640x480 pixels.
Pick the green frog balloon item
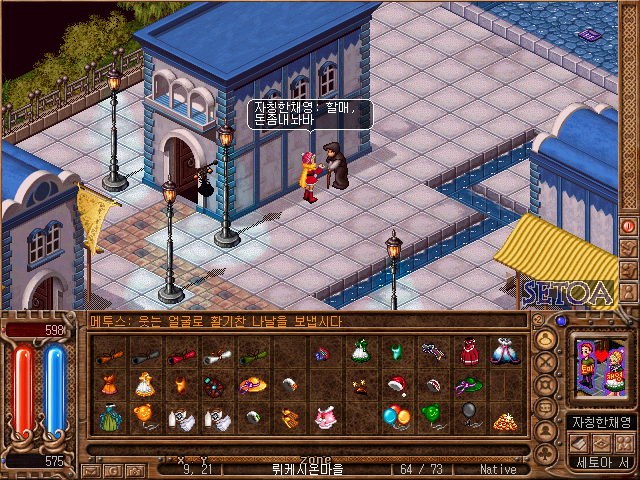click(431, 416)
